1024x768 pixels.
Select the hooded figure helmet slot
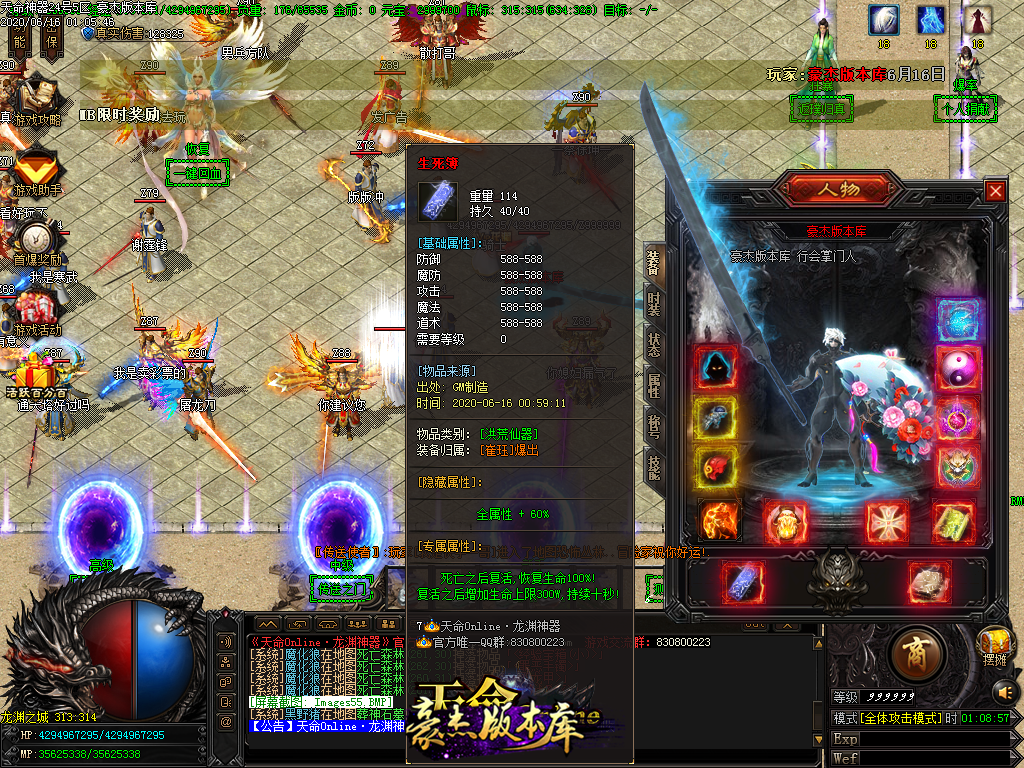click(x=716, y=369)
